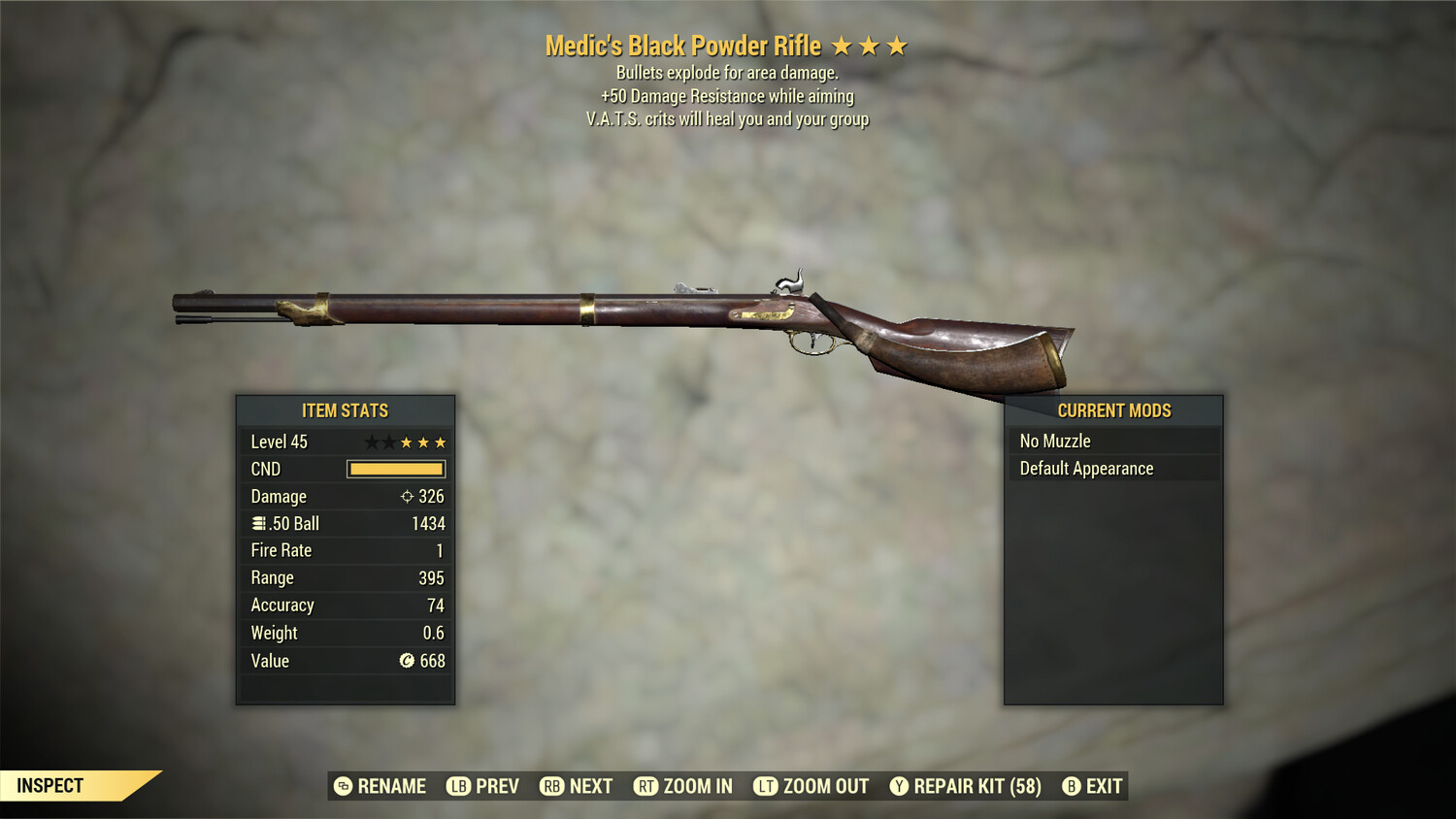The image size is (1456, 819).
Task: Use Repair Kit (58) on the rifle
Action: (971, 786)
